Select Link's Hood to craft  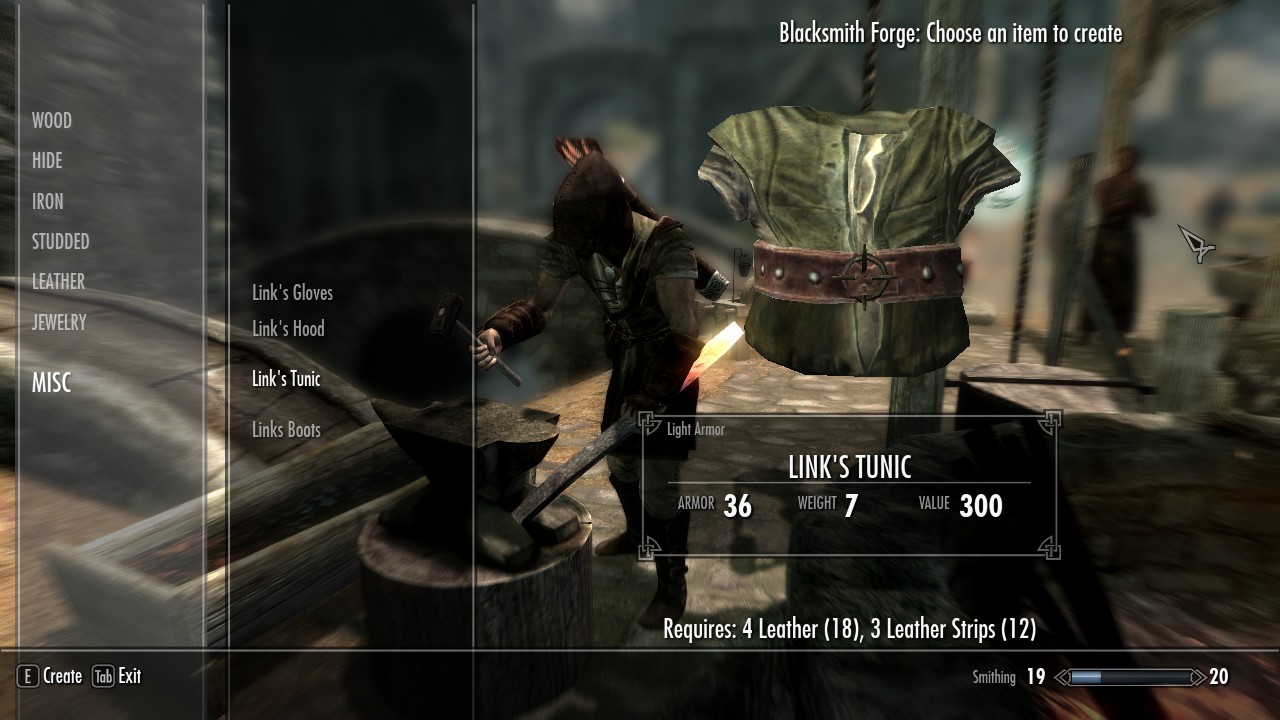288,329
